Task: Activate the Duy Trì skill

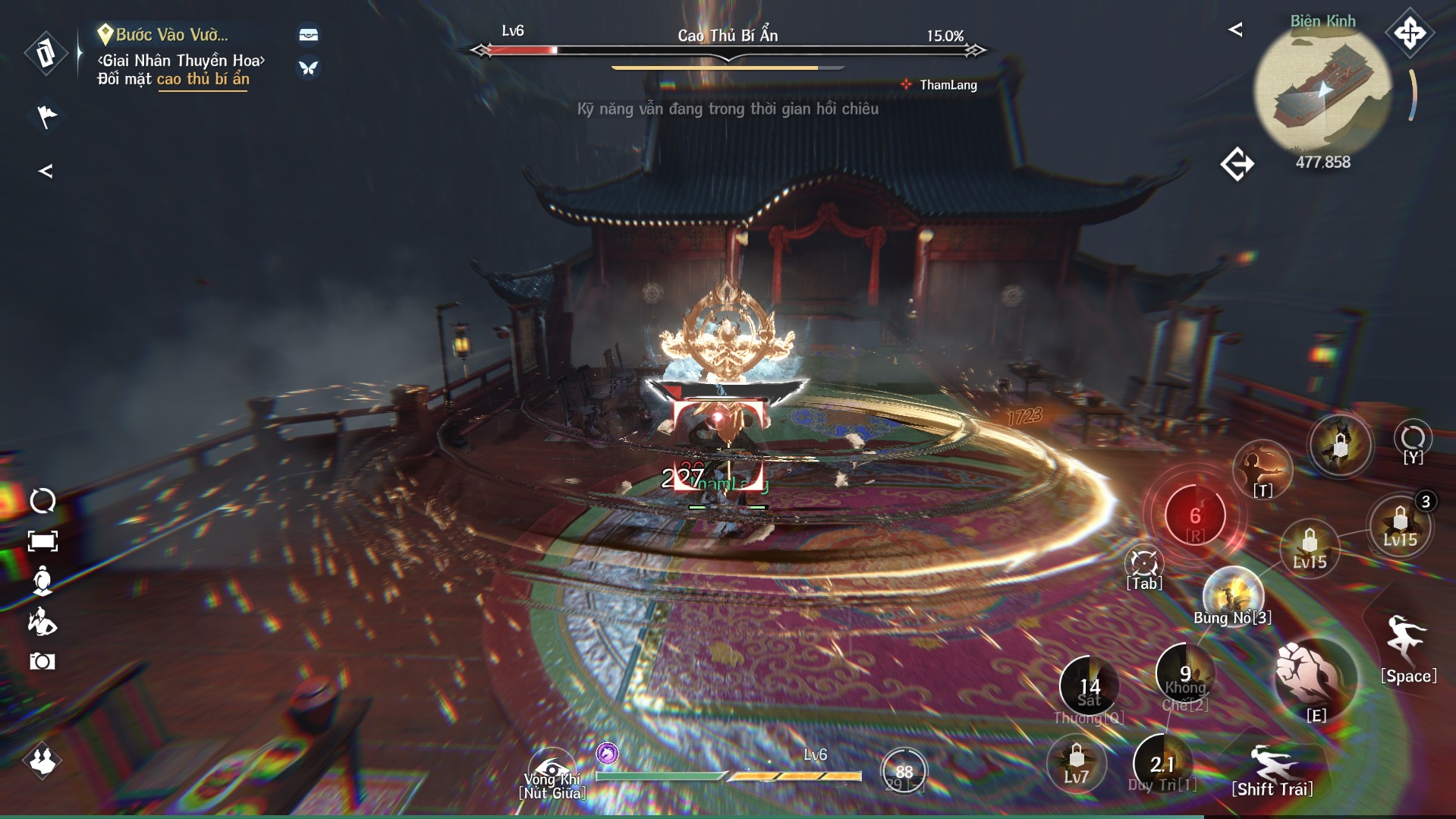Action: coord(1162,764)
